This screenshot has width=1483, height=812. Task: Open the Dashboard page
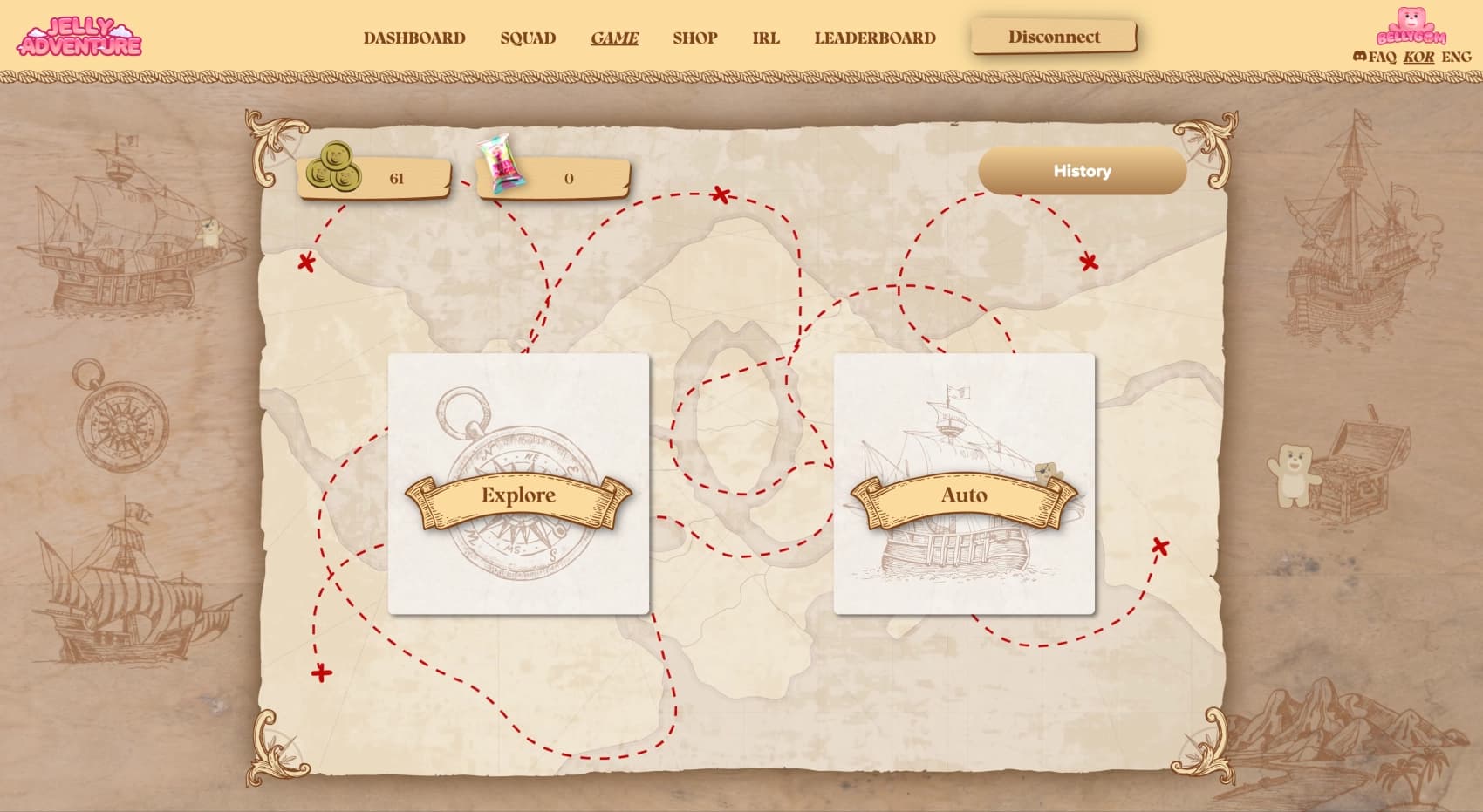(414, 38)
